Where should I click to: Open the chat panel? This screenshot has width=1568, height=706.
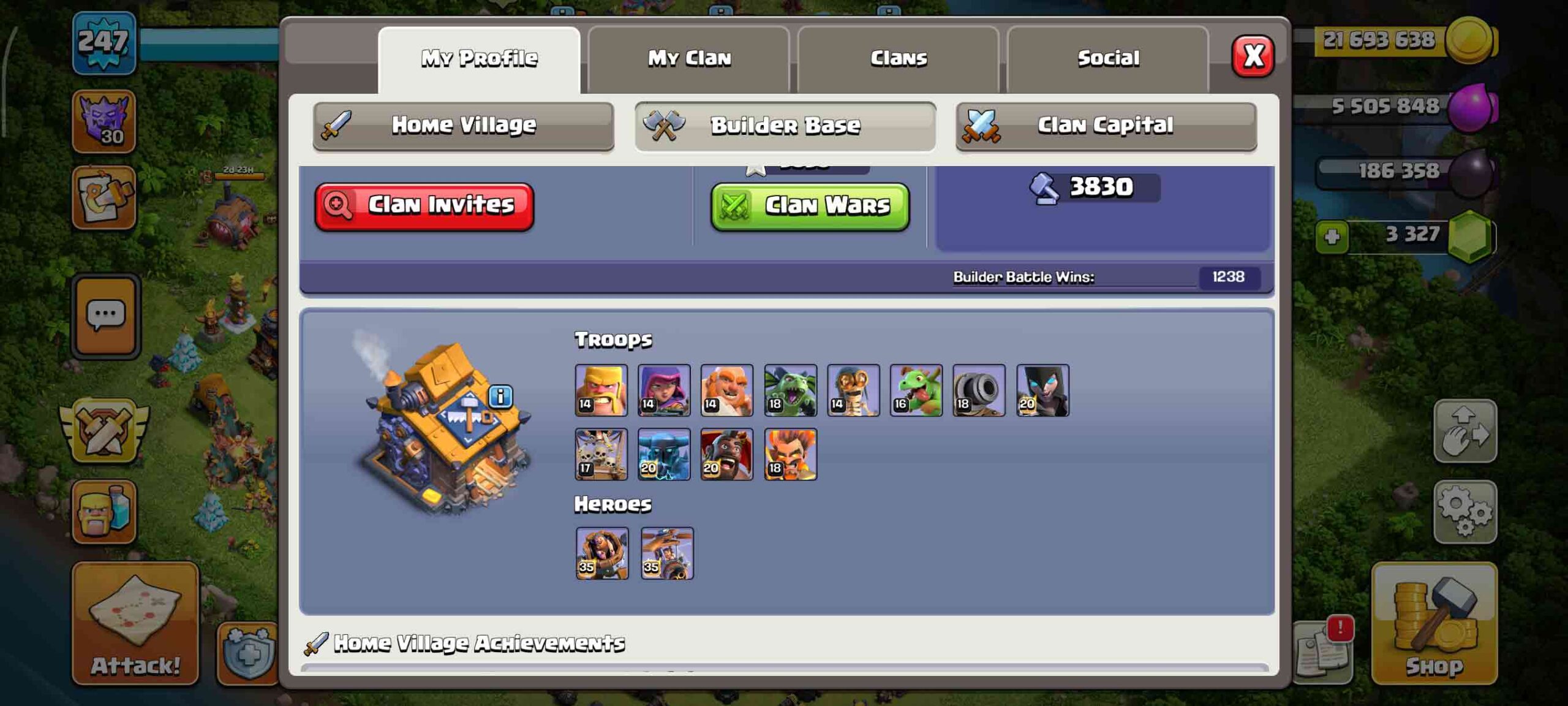pos(107,314)
